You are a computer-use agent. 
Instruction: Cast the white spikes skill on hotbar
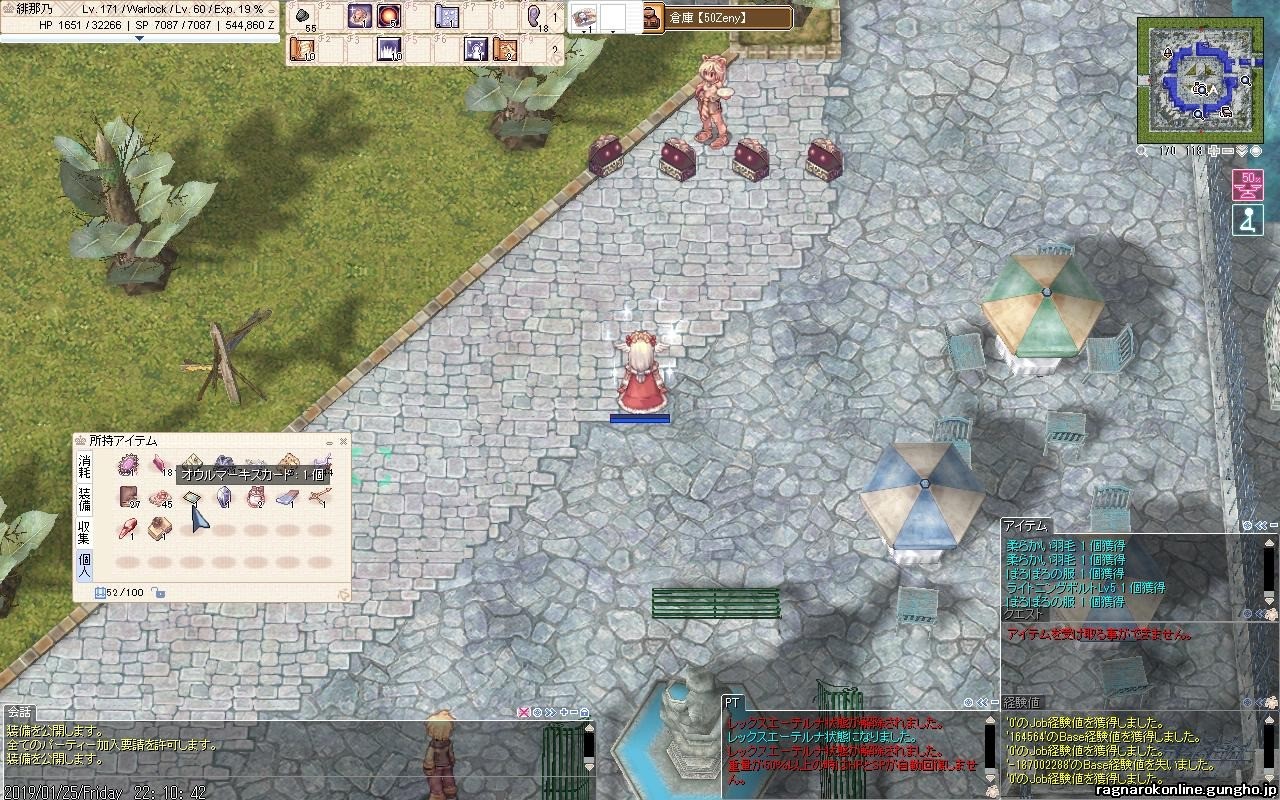pos(388,48)
